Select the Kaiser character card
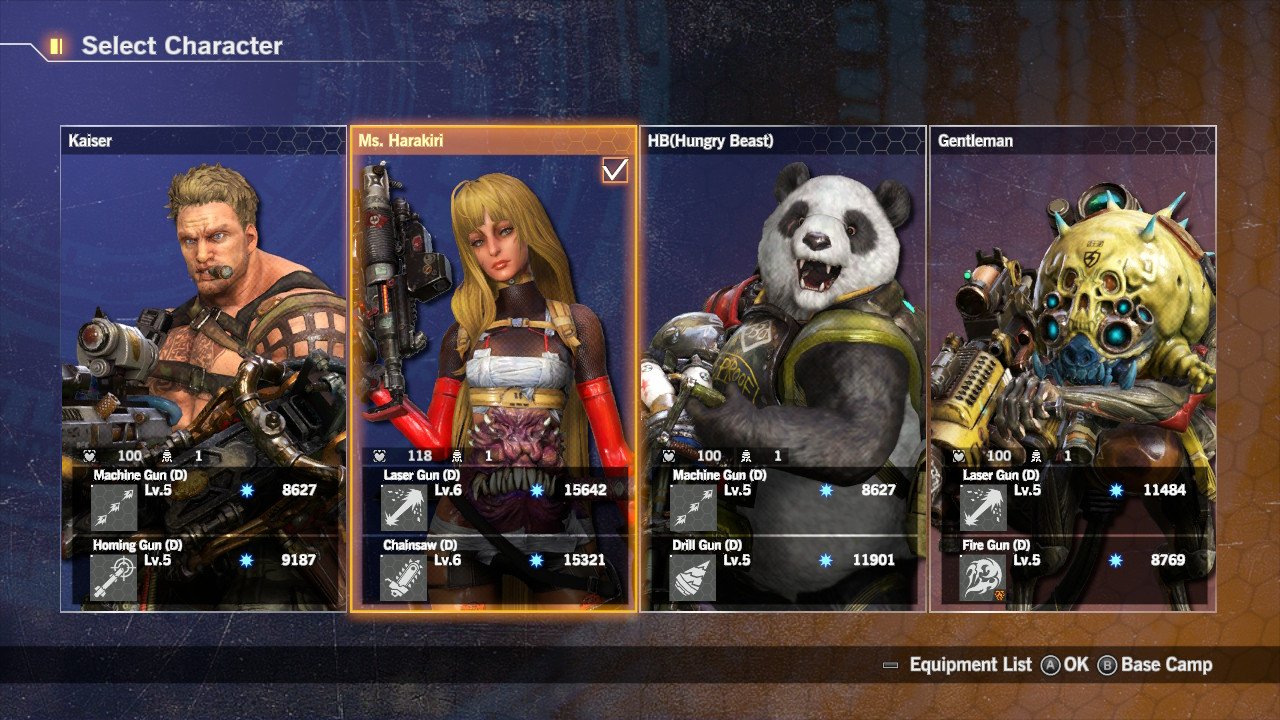This screenshot has width=1280, height=720. point(203,300)
